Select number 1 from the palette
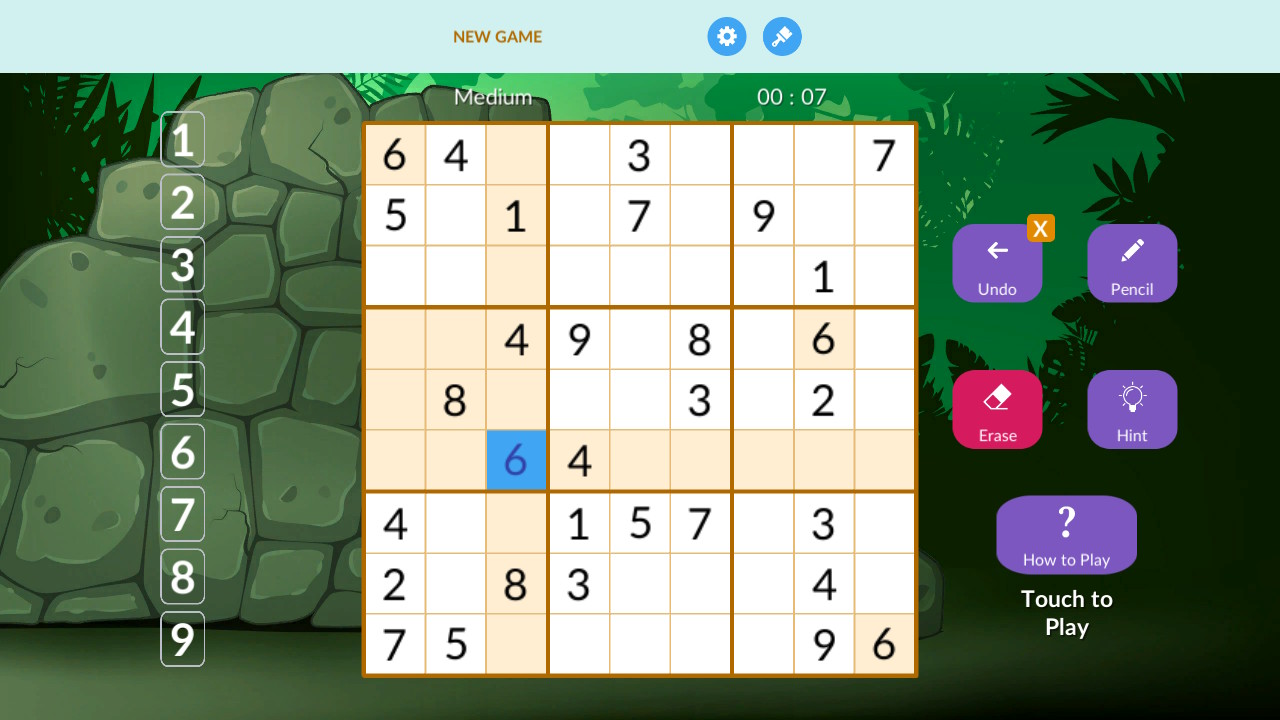 pos(182,139)
